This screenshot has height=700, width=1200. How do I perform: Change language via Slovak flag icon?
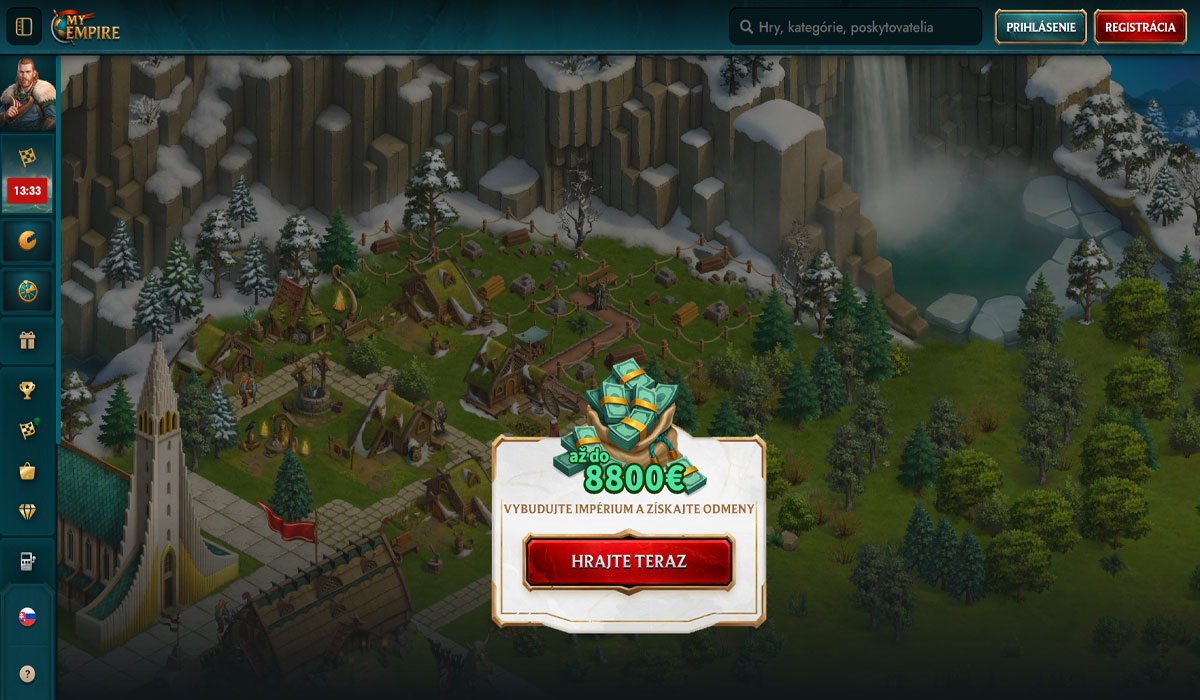coord(28,617)
